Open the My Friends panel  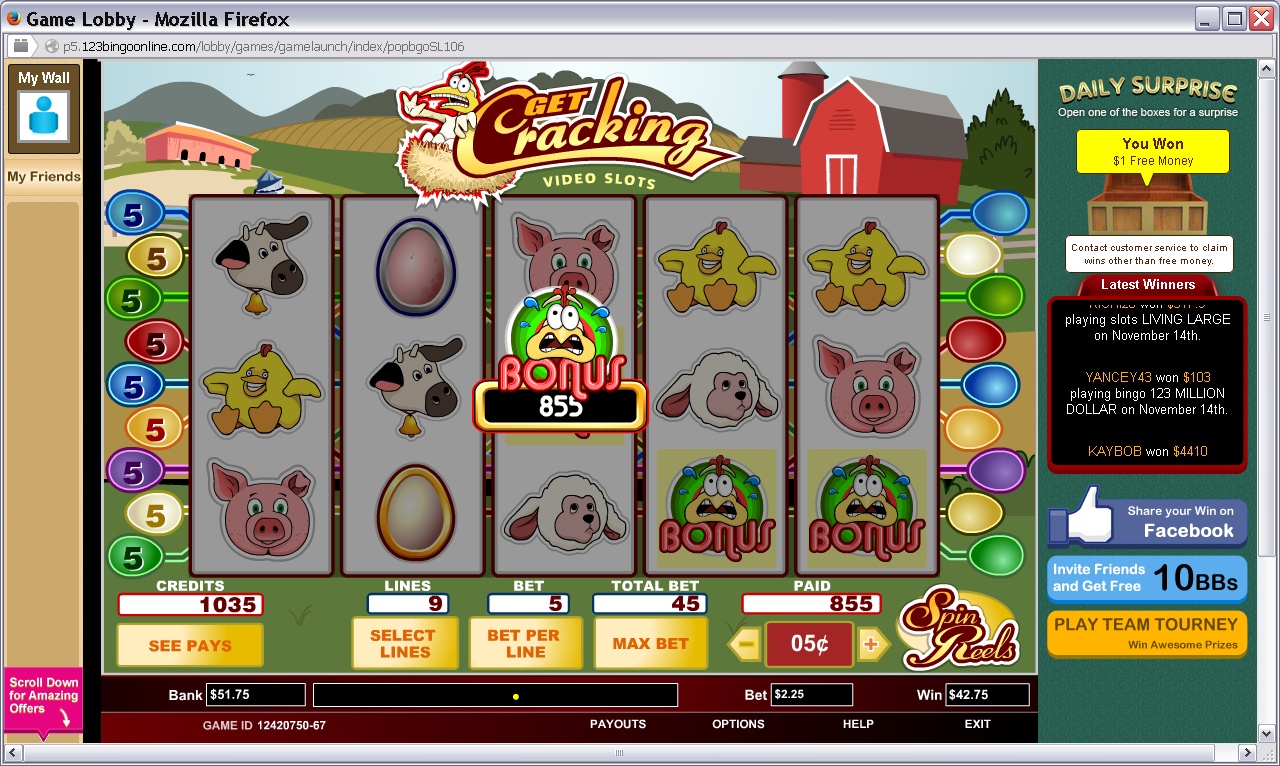44,177
